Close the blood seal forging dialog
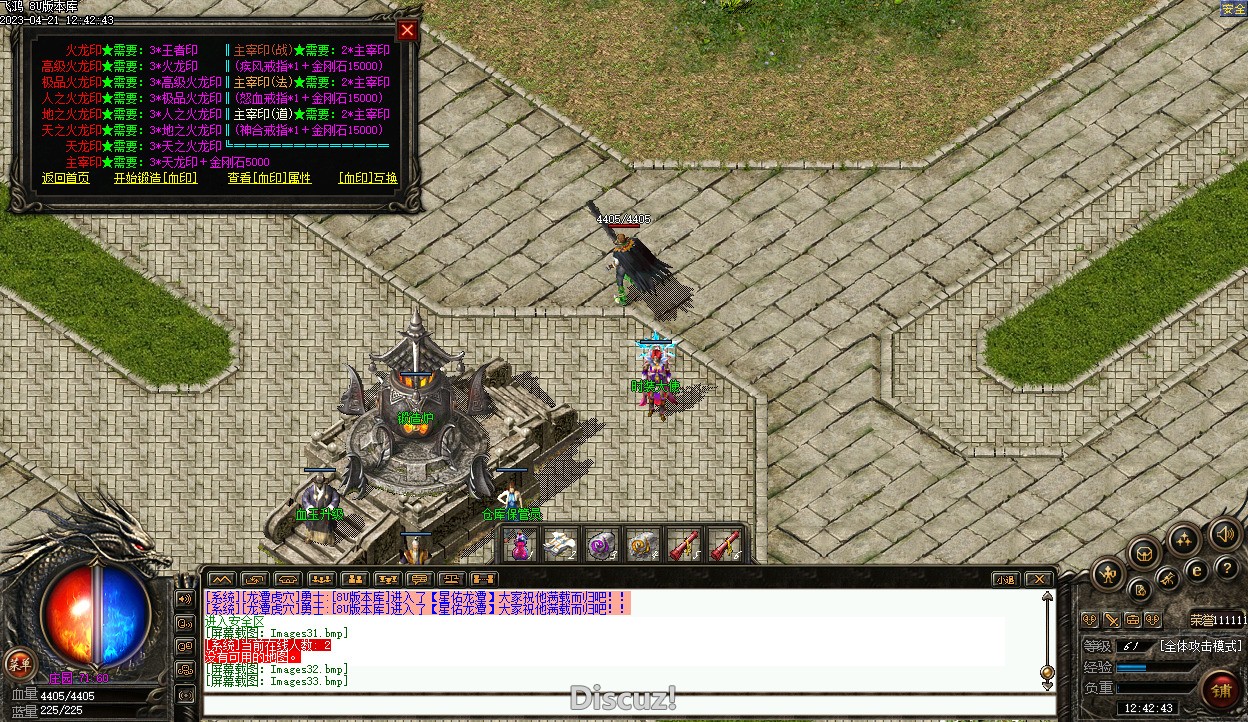This screenshot has width=1248, height=722. click(x=407, y=30)
